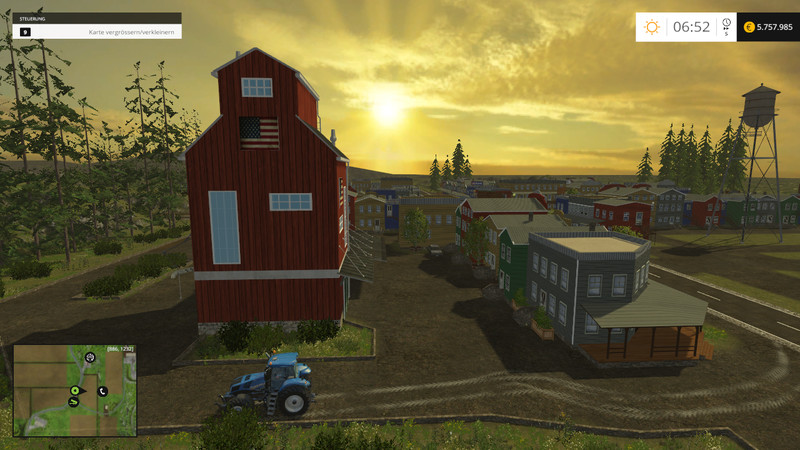The width and height of the screenshot is (800, 450).
Task: Click the green player marker on minimap
Action: click(74, 390)
